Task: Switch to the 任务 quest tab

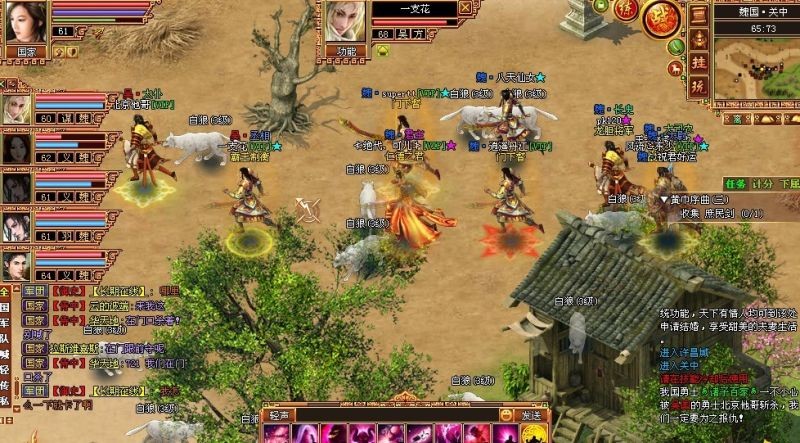Action: [736, 184]
